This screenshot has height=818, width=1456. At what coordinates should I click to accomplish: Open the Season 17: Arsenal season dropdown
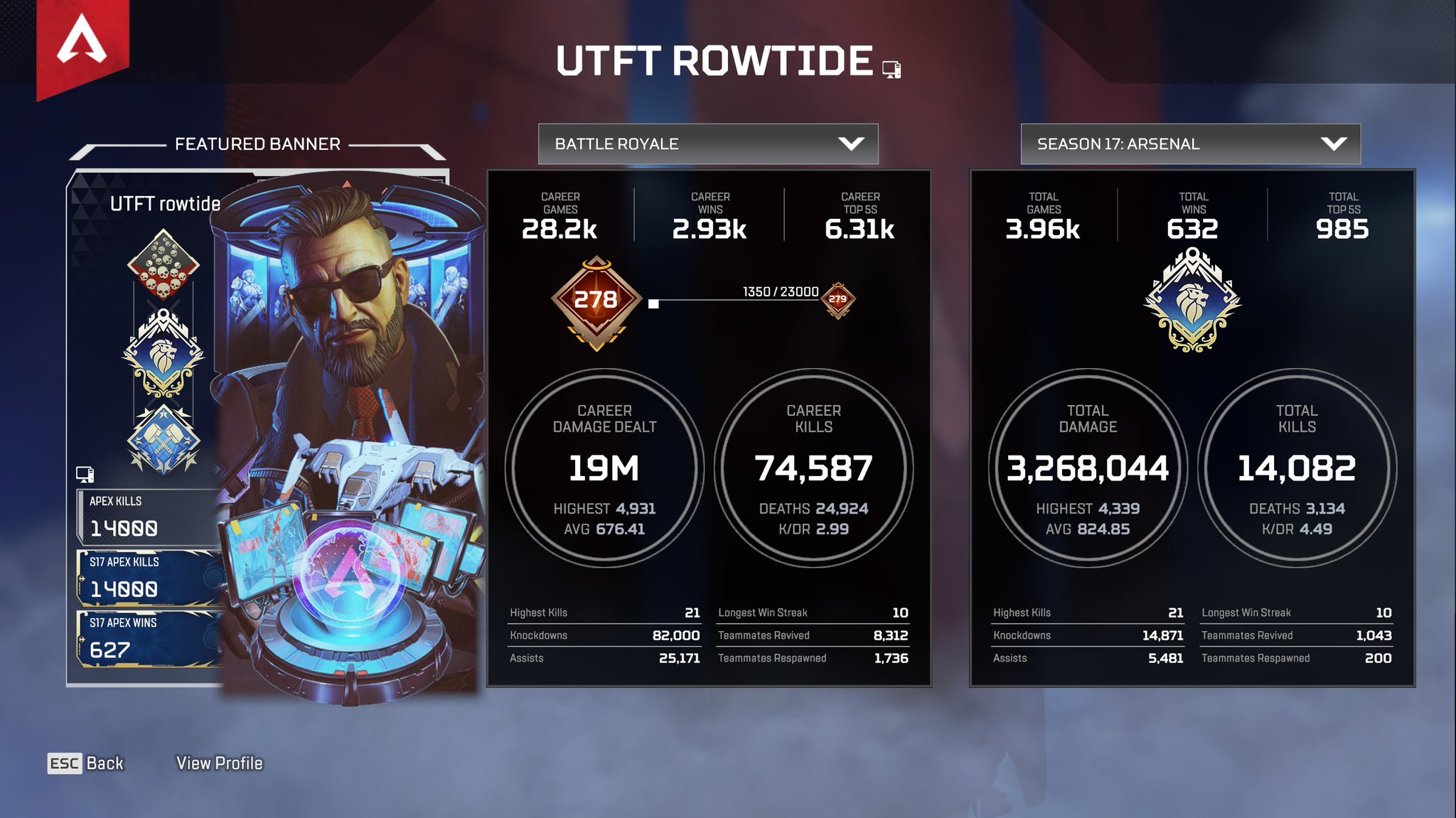(x=1190, y=144)
